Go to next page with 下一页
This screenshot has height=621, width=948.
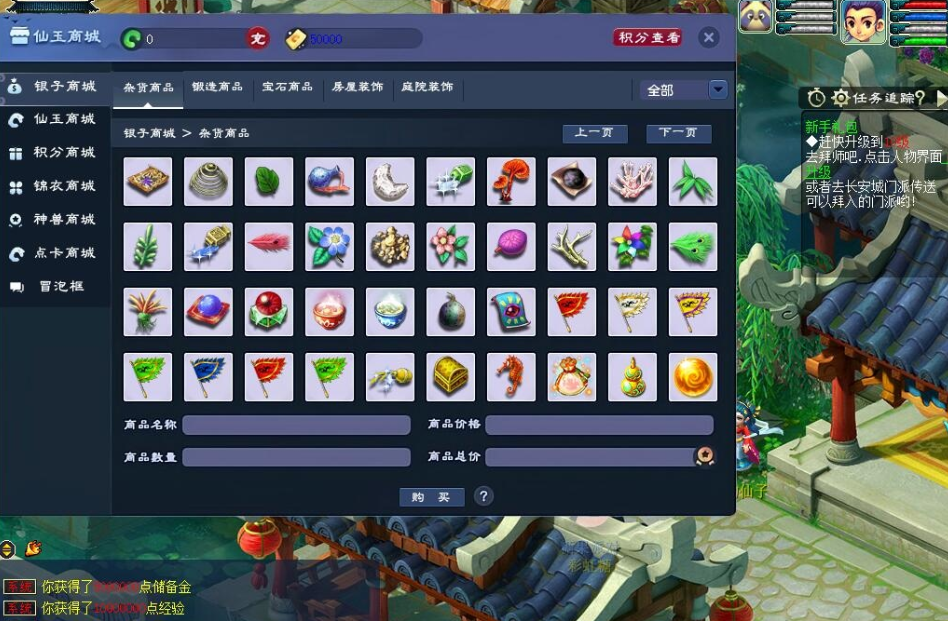click(x=678, y=133)
